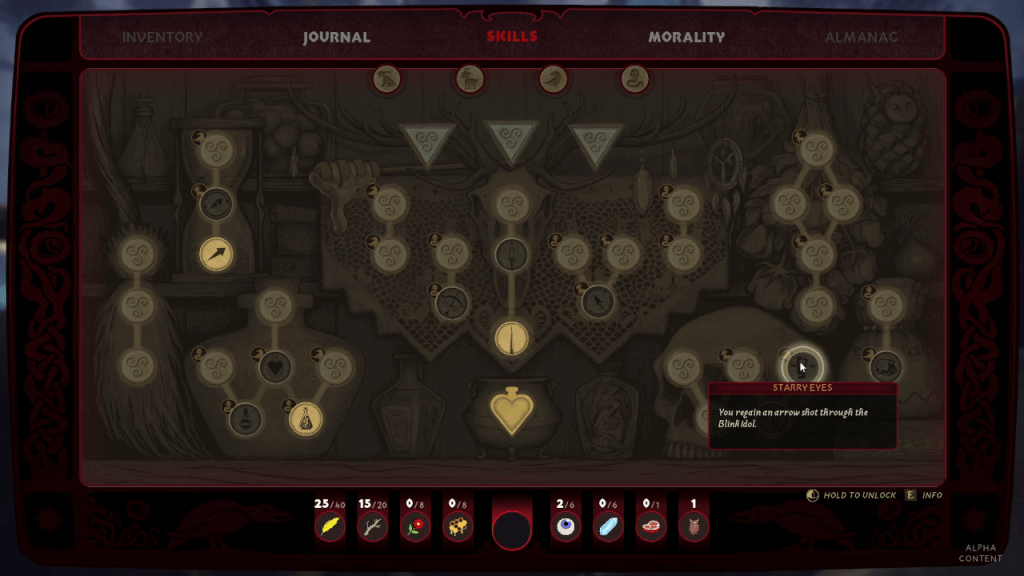Open the Almanac tab
The image size is (1024, 576).
[861, 38]
